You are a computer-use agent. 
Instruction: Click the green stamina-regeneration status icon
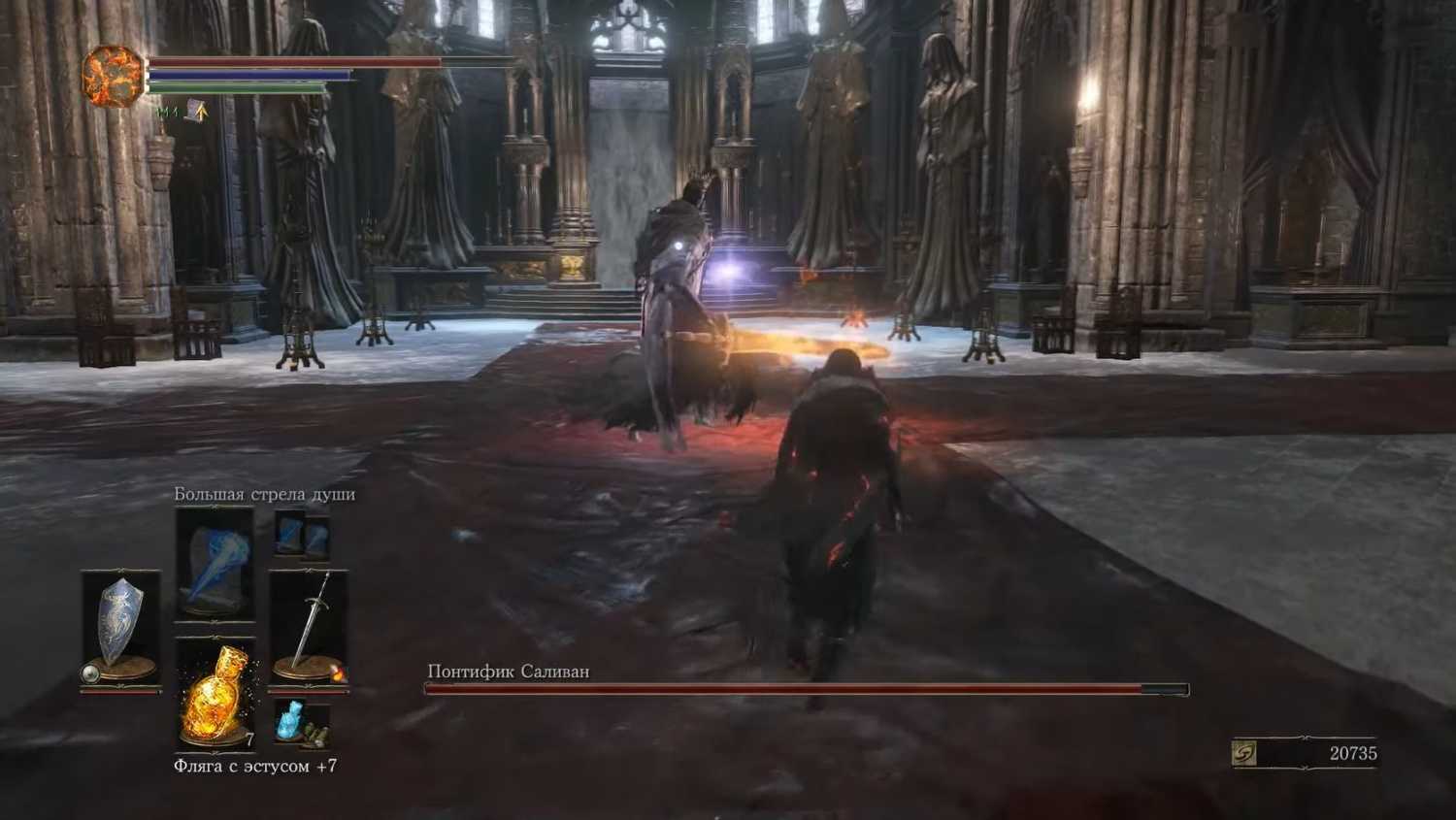[x=166, y=113]
